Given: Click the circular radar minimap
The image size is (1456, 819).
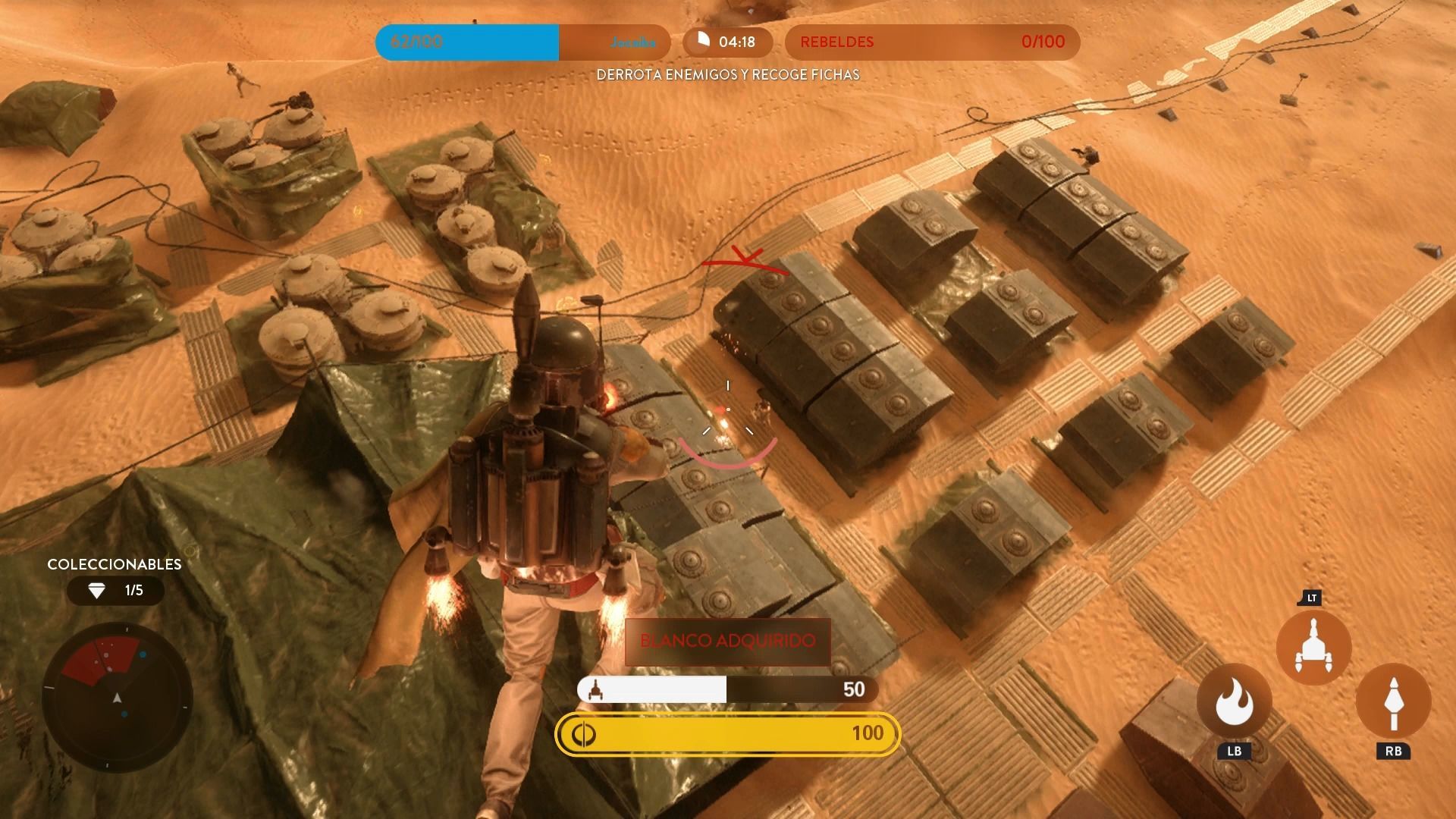Looking at the screenshot, I should pyautogui.click(x=118, y=696).
